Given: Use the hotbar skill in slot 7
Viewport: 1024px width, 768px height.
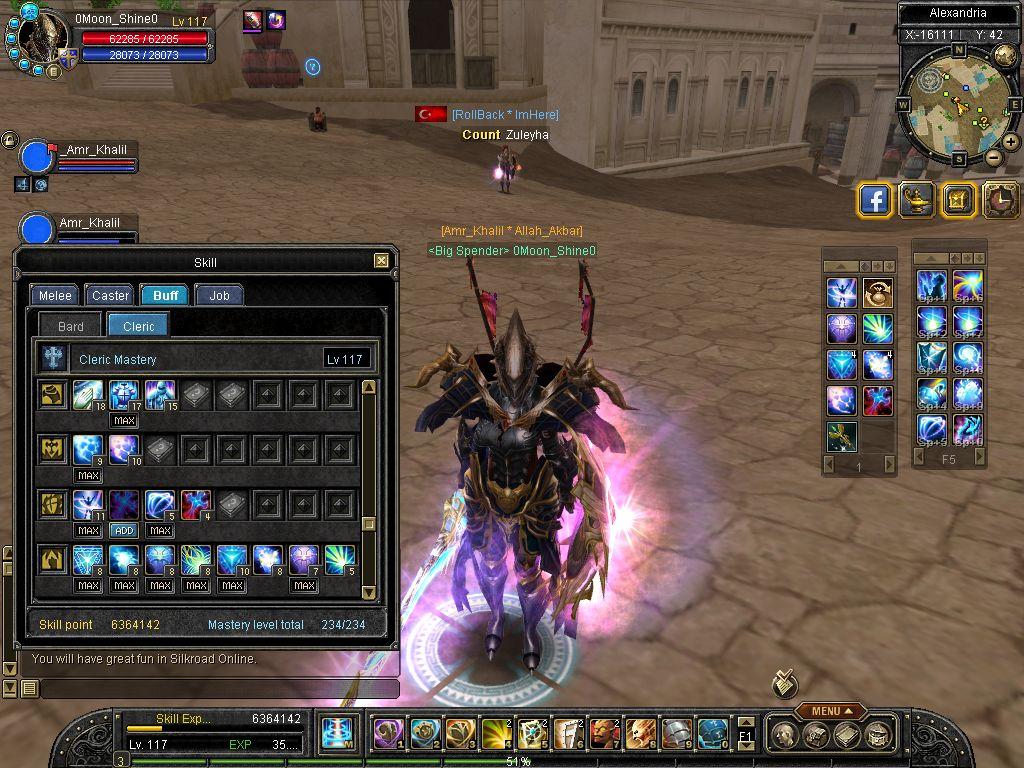Looking at the screenshot, I should (604, 734).
